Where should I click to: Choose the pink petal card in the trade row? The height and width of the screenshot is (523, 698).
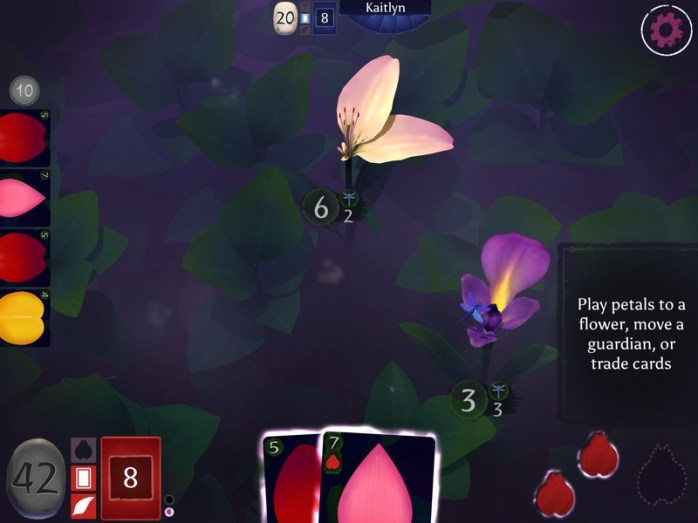(x=24, y=199)
